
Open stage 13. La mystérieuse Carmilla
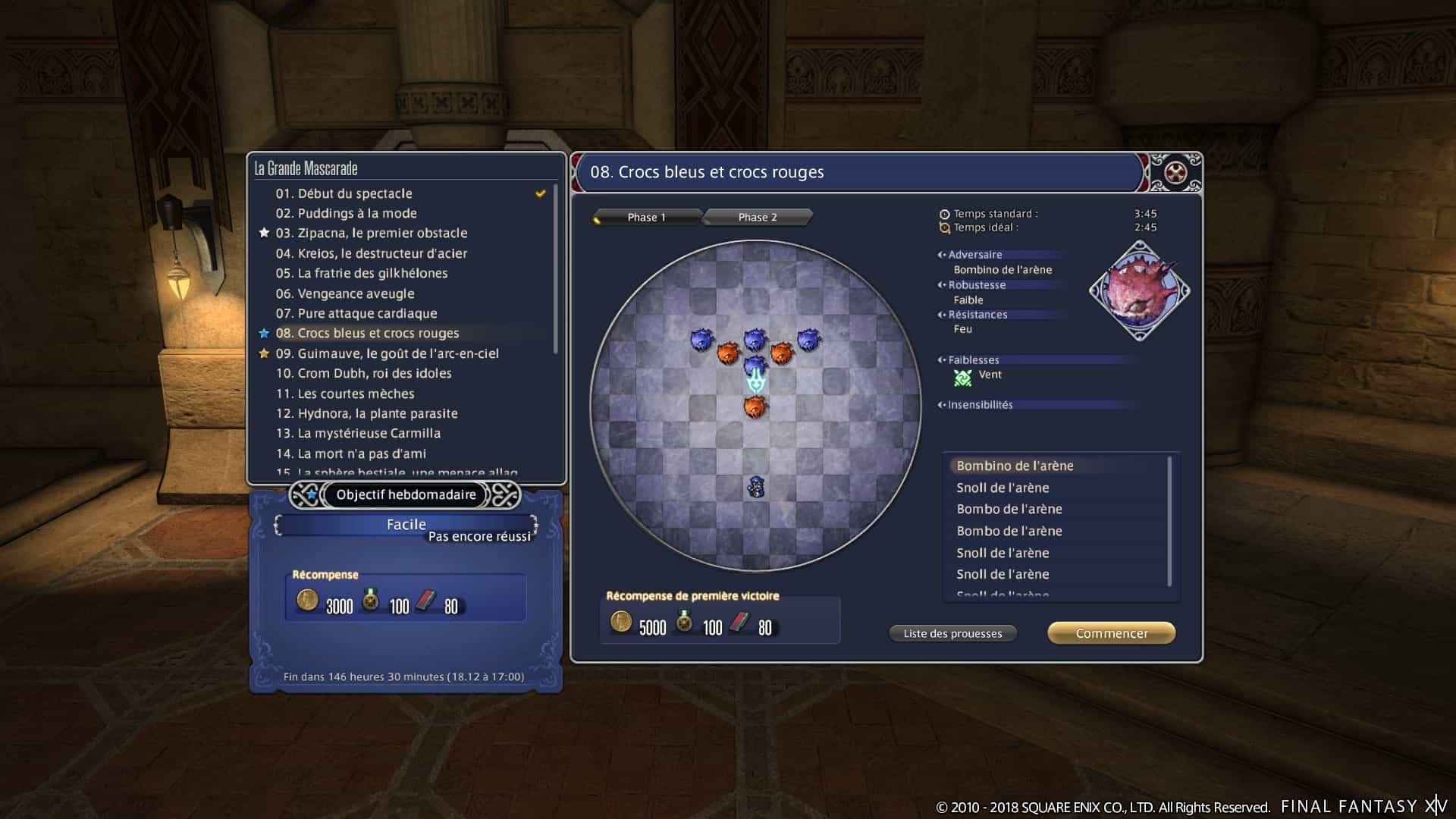click(x=358, y=433)
